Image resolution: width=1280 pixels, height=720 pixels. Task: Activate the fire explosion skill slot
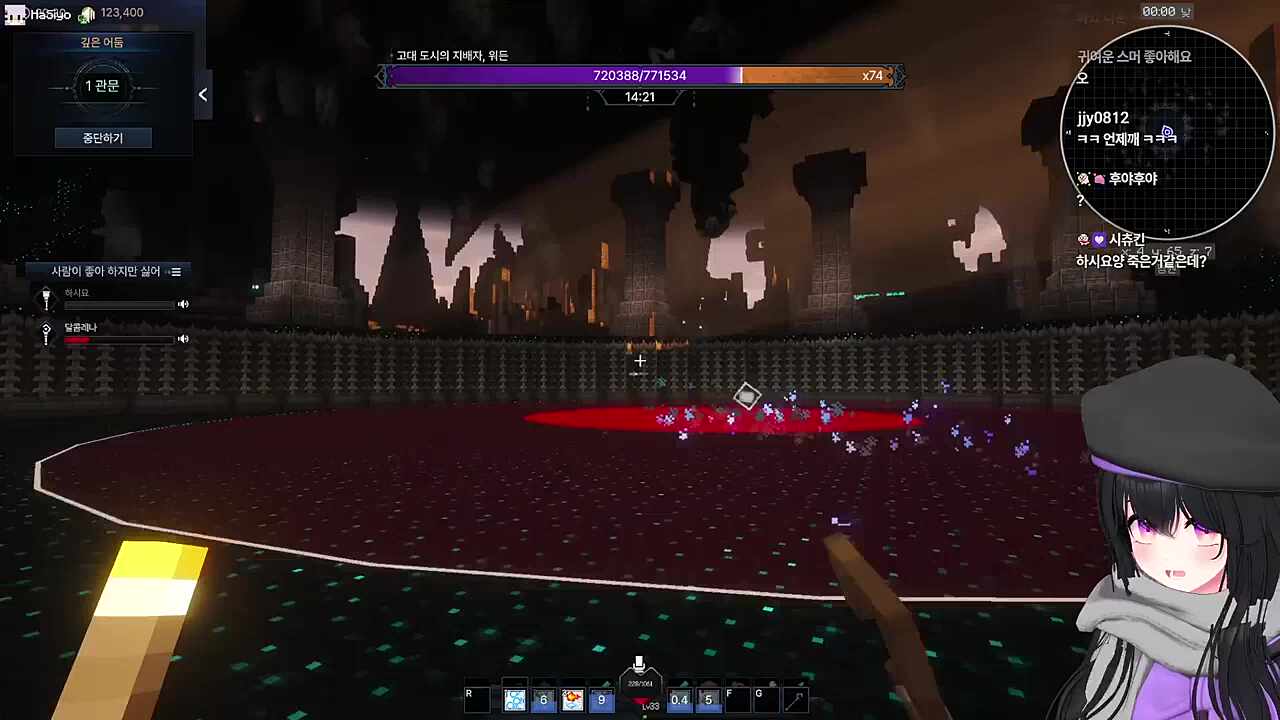[572, 700]
